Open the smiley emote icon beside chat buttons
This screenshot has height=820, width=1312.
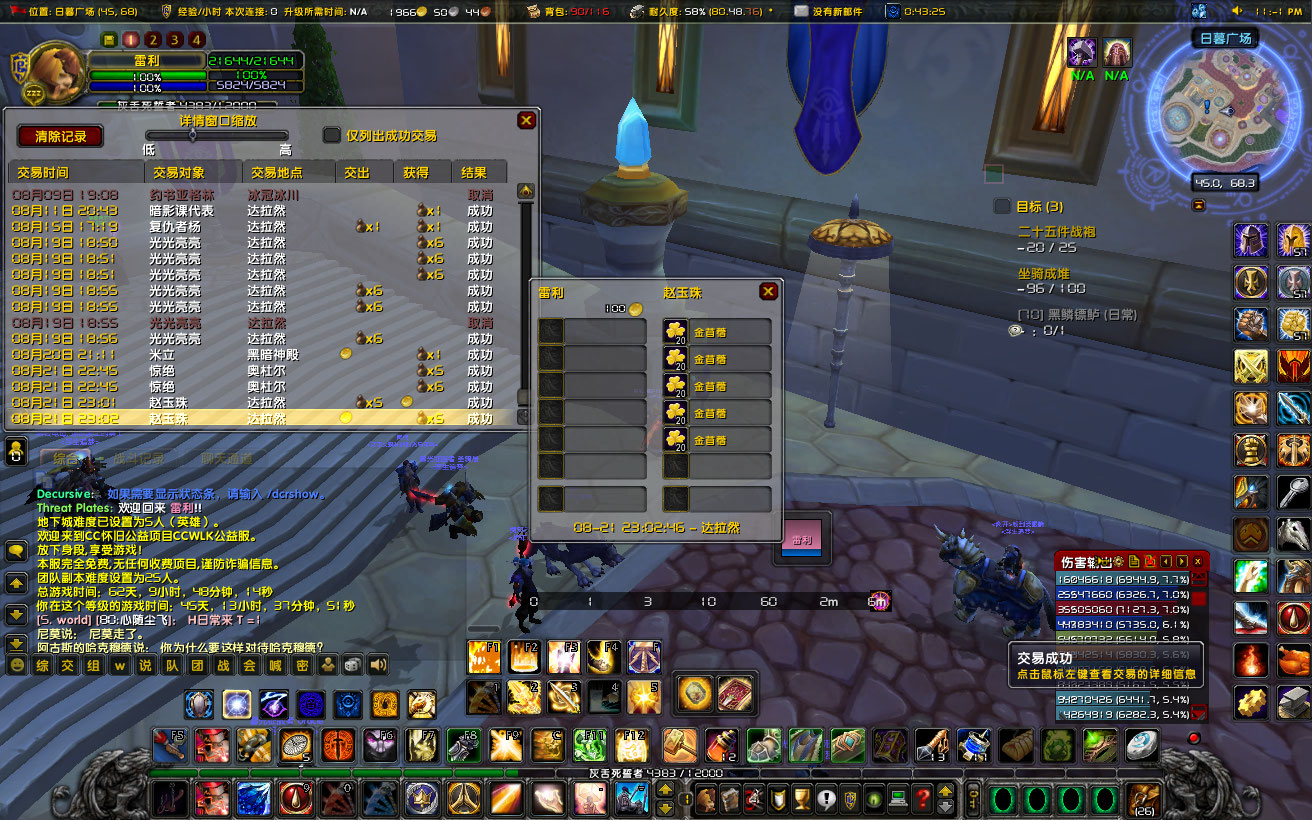coord(17,665)
